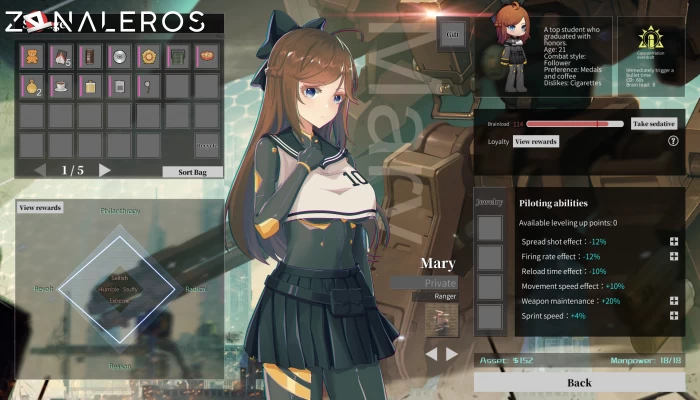Screen dimensions: 700x400
Task: Add point to Spread shot effect
Action: pyautogui.click(x=674, y=242)
